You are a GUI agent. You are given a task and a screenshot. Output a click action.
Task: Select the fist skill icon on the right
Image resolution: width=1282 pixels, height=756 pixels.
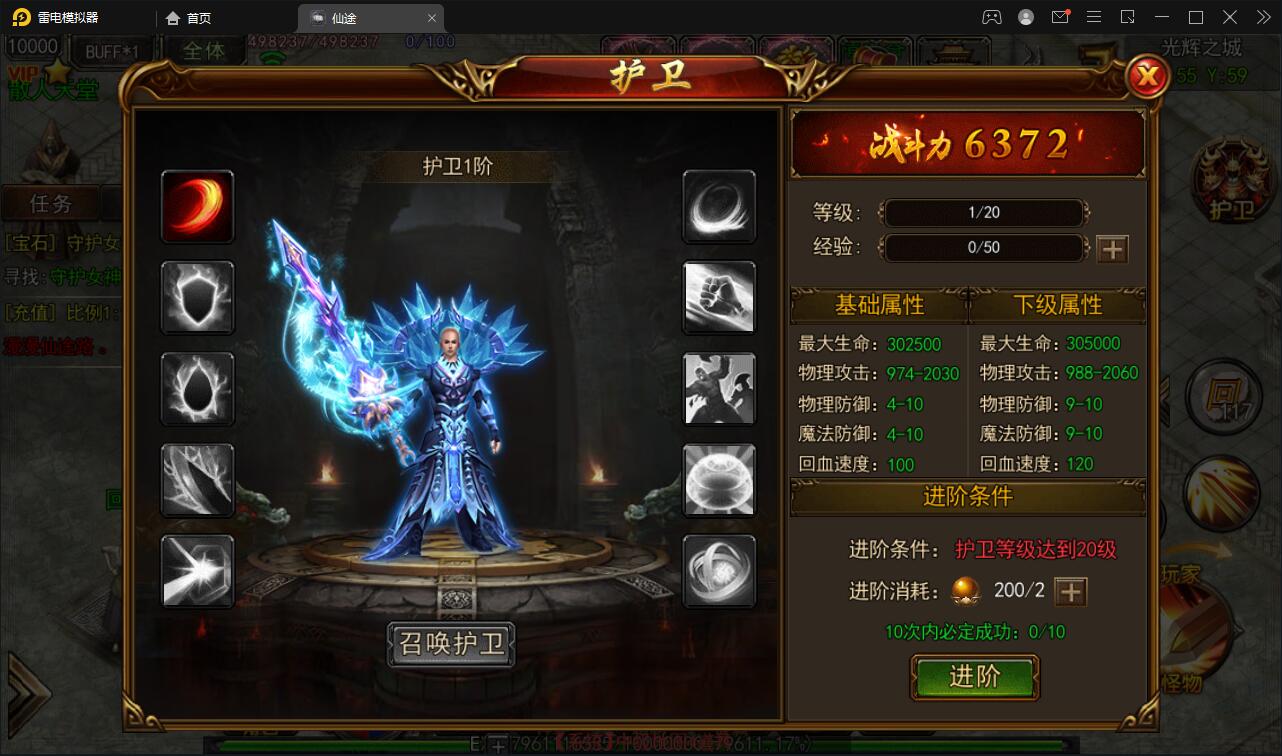point(719,298)
